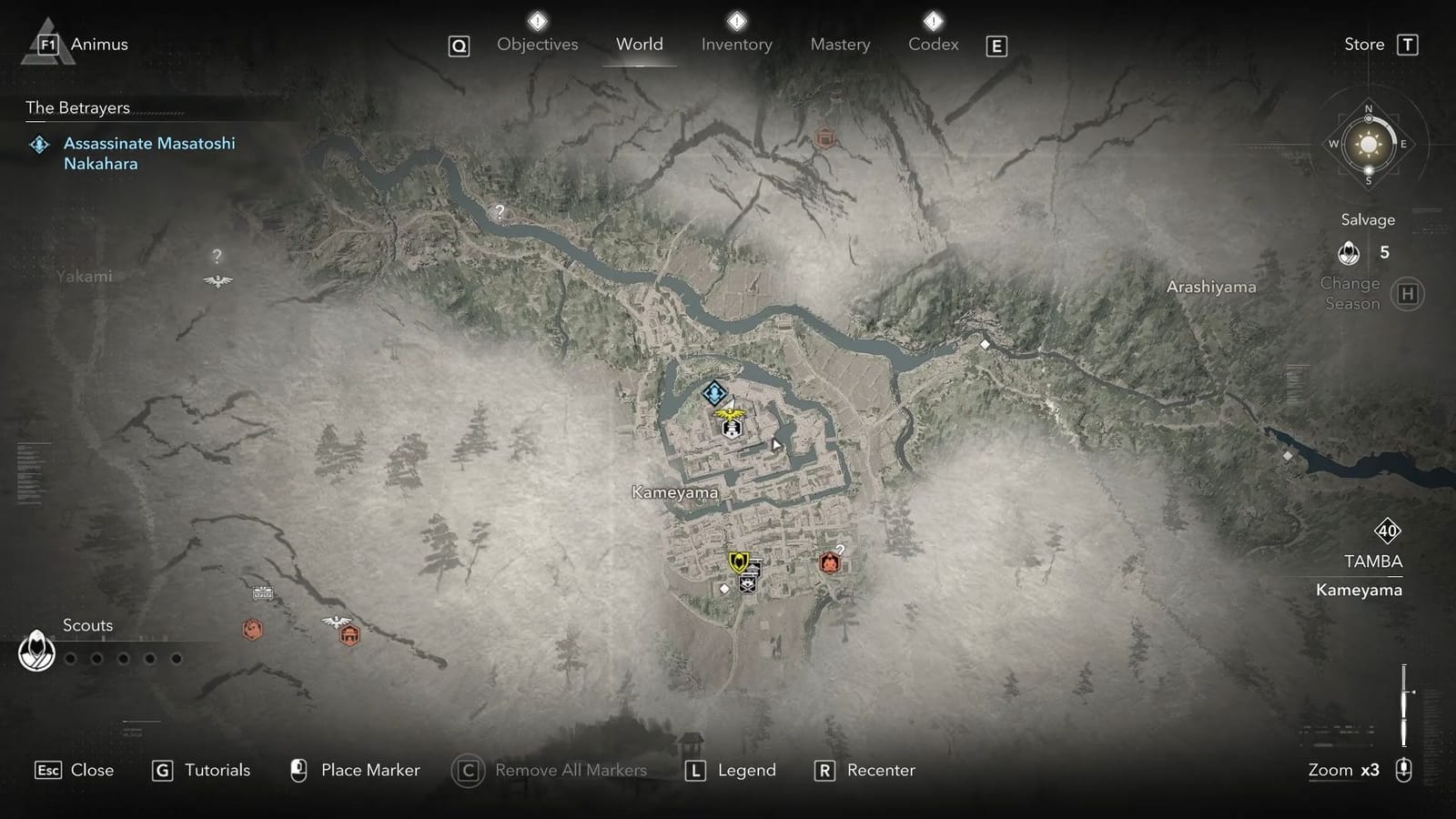Open the Objectives panel
The image size is (1456, 819).
(x=537, y=44)
